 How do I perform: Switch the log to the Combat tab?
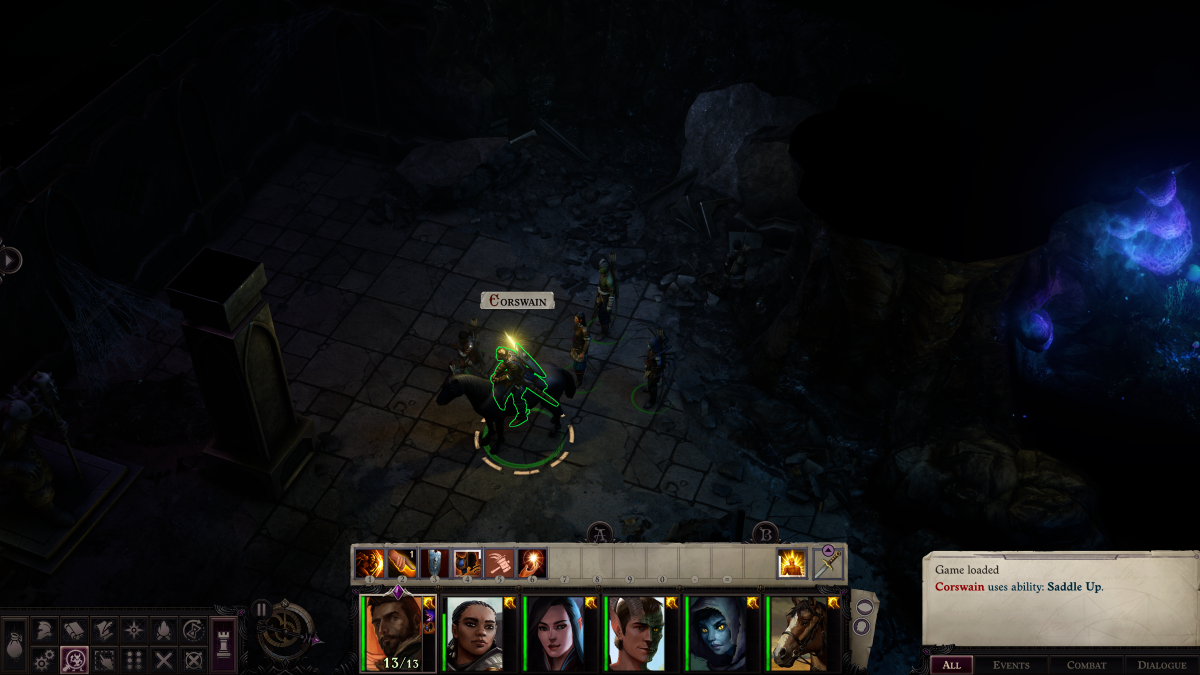tap(1086, 665)
